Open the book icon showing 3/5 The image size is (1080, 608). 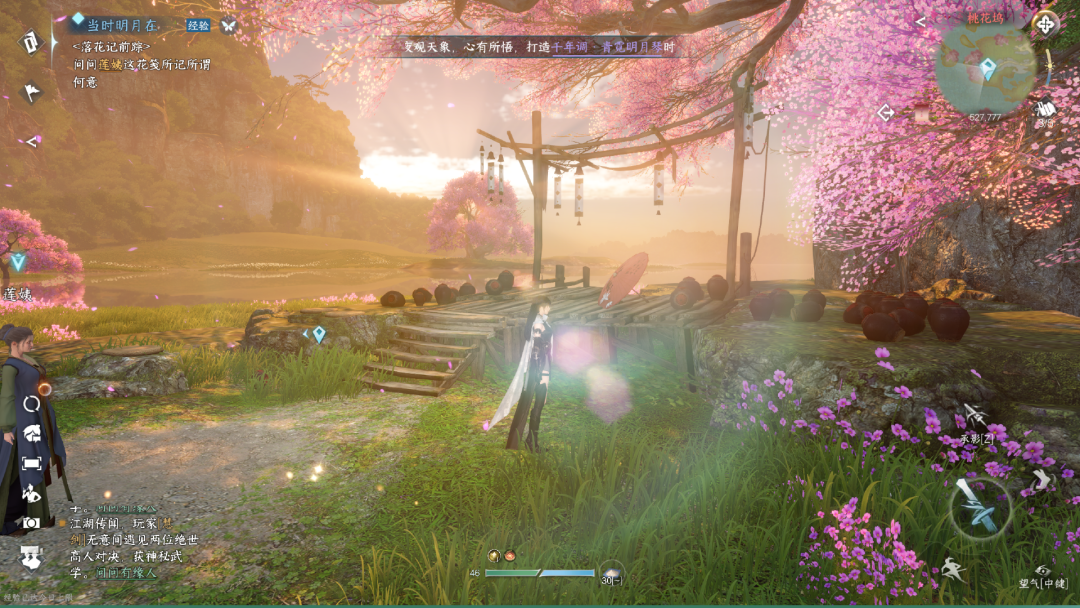coord(1045,110)
